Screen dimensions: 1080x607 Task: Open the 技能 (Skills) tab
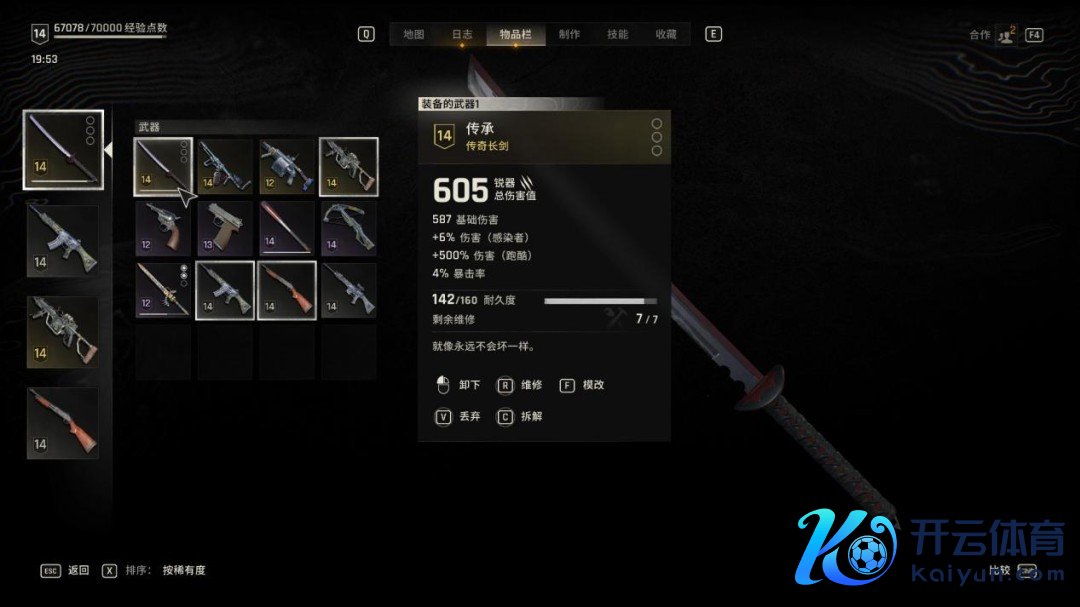pyautogui.click(x=618, y=34)
